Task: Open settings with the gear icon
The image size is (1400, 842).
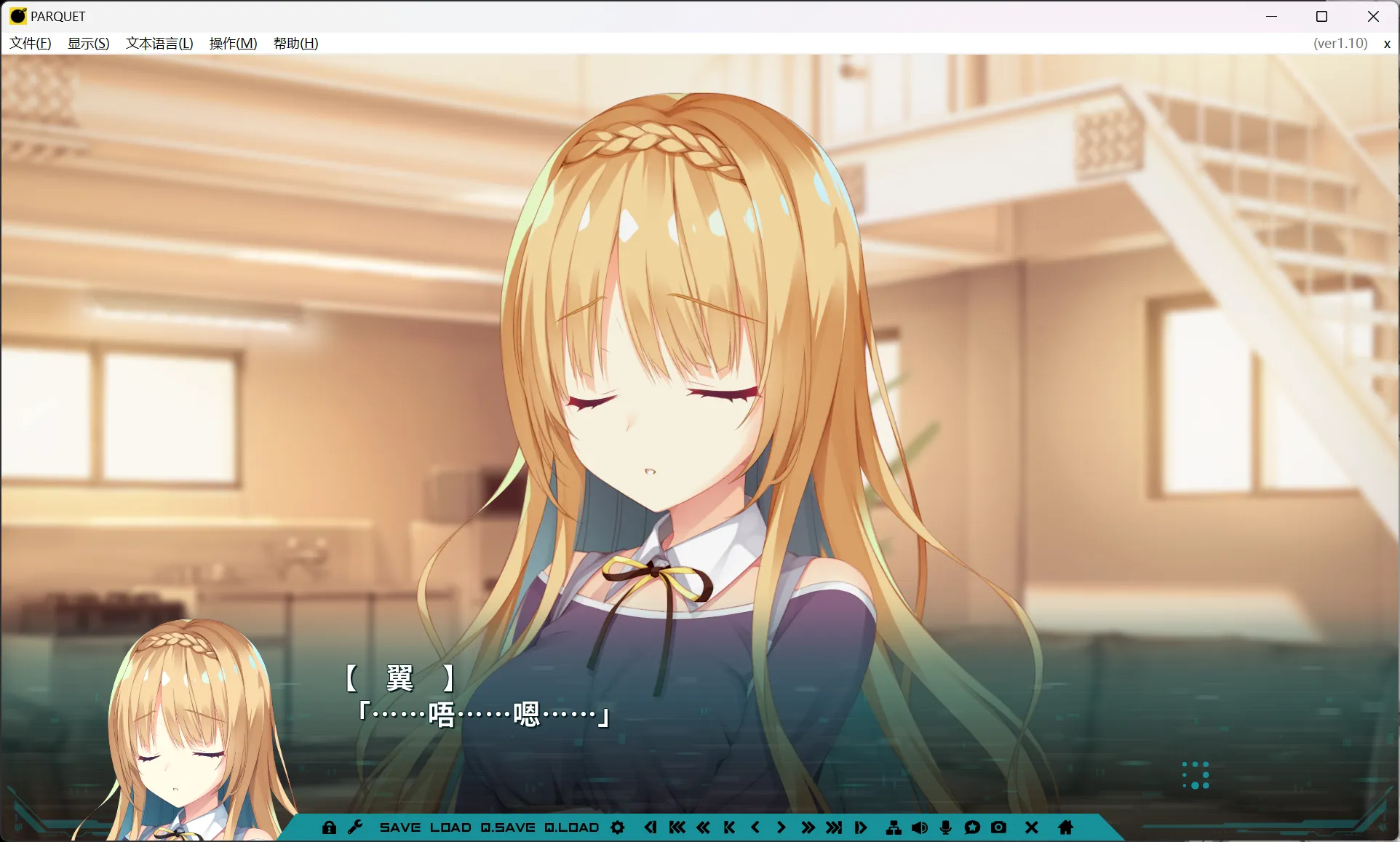Action: (618, 827)
